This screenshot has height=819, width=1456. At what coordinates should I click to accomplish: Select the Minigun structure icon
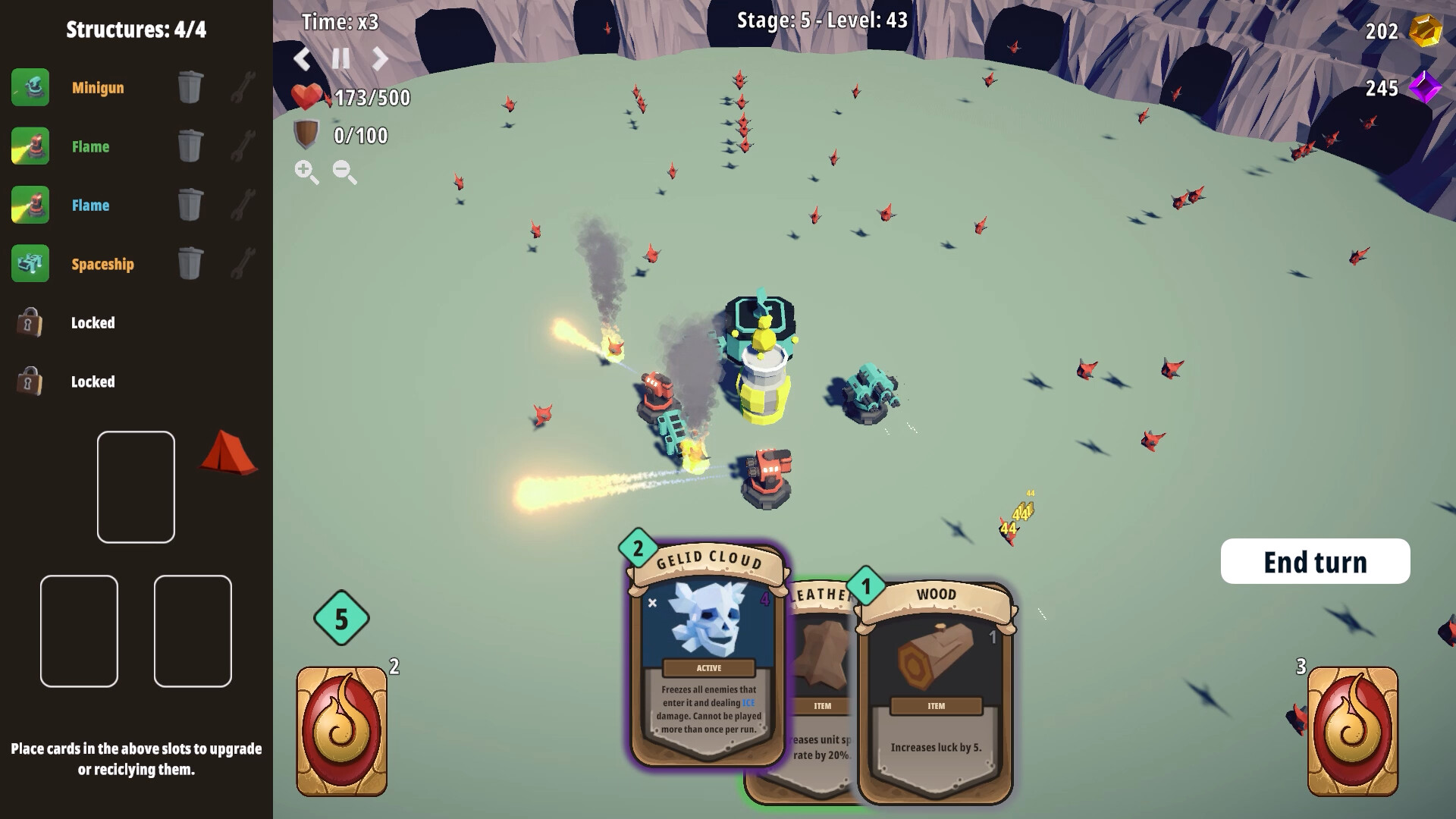point(30,87)
